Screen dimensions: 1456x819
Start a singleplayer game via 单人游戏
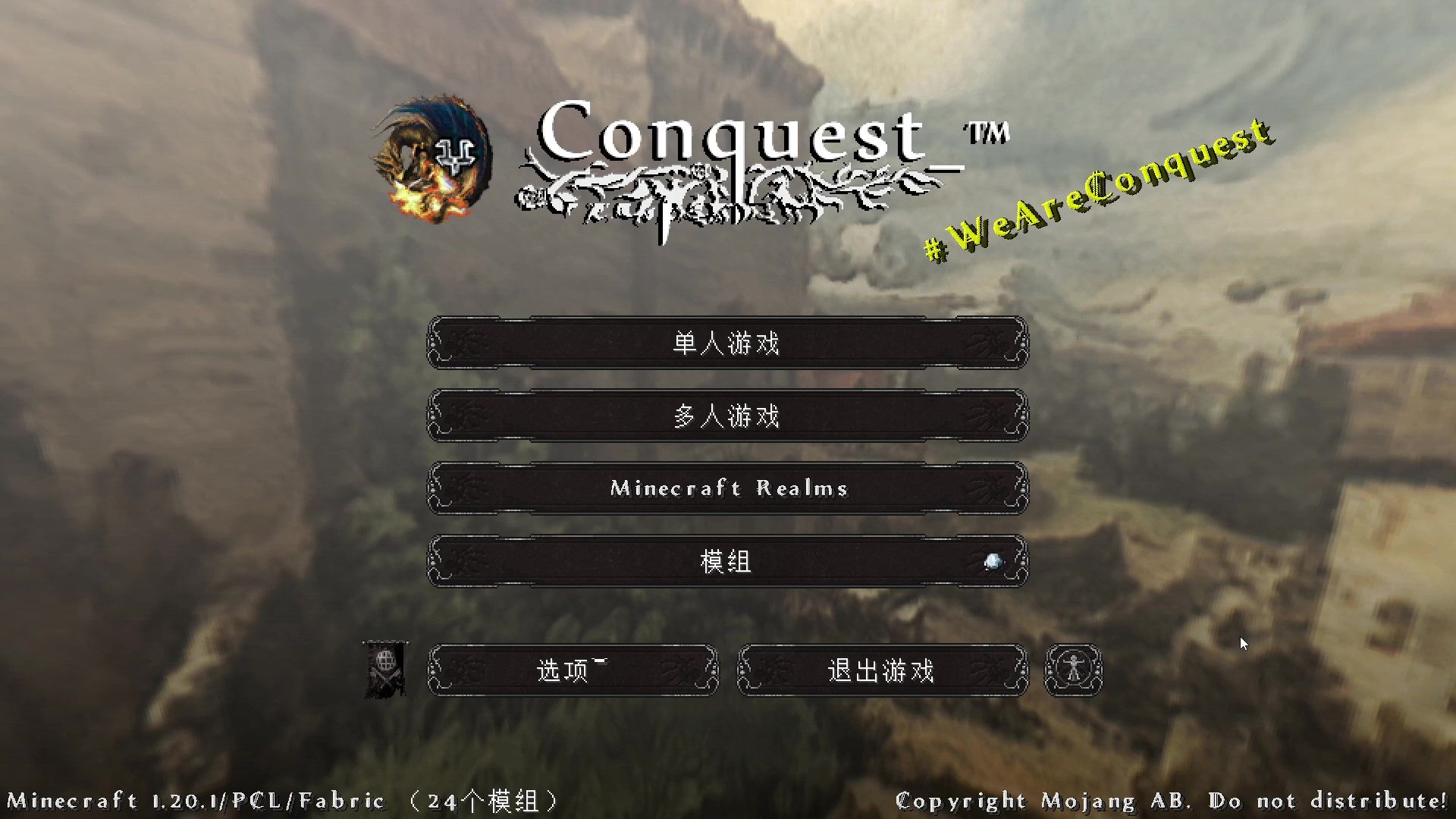(x=728, y=343)
